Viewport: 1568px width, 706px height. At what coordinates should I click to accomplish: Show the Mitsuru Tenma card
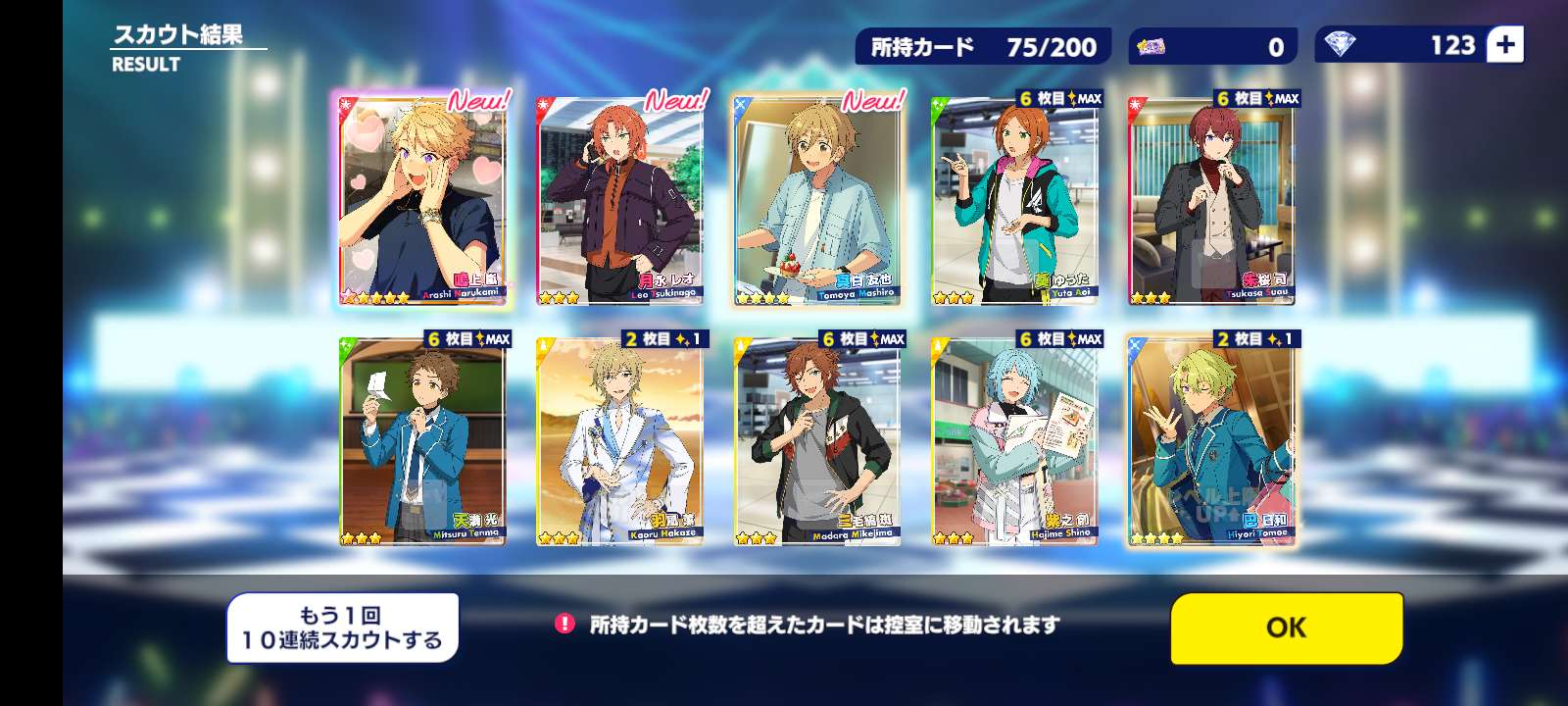click(x=422, y=441)
